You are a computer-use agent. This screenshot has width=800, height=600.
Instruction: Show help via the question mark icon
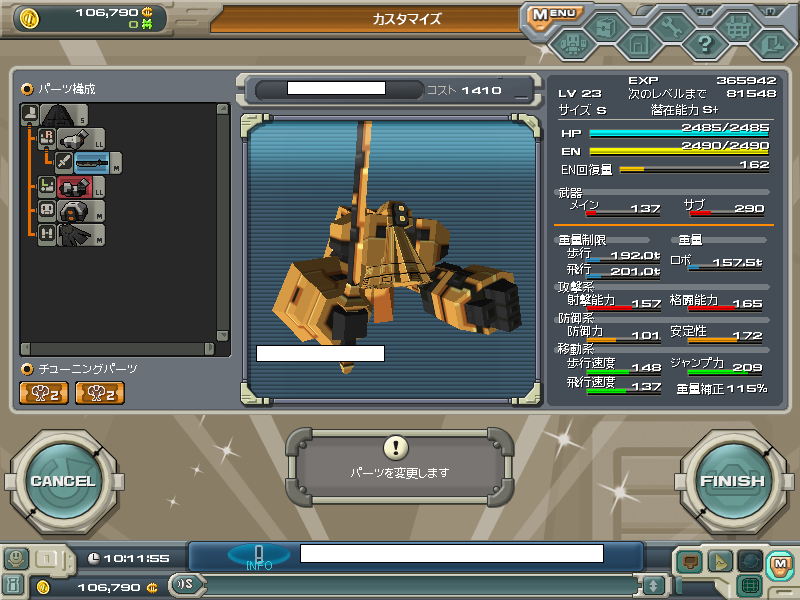pyautogui.click(x=705, y=44)
